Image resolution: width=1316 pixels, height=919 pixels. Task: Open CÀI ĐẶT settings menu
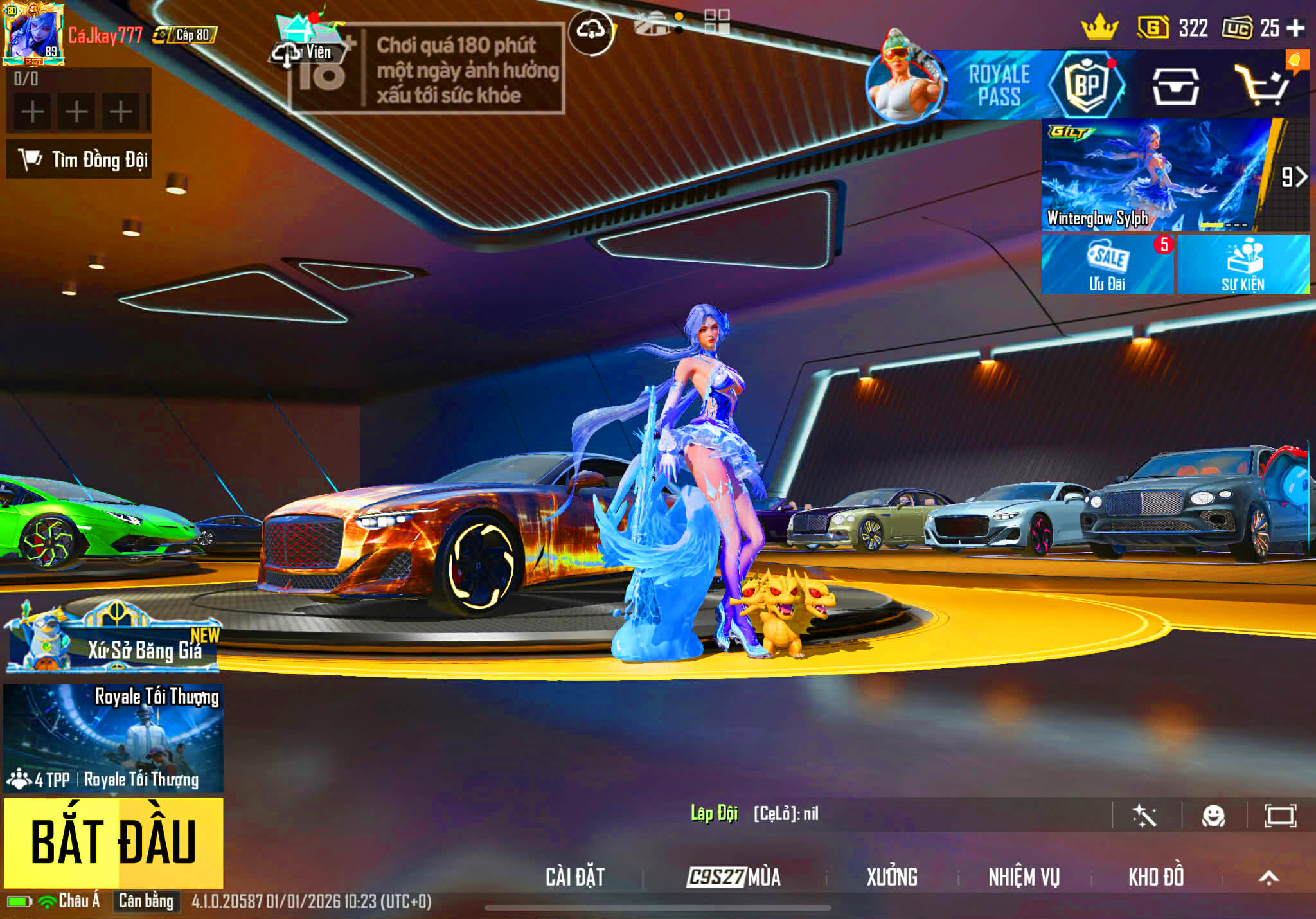tap(575, 877)
